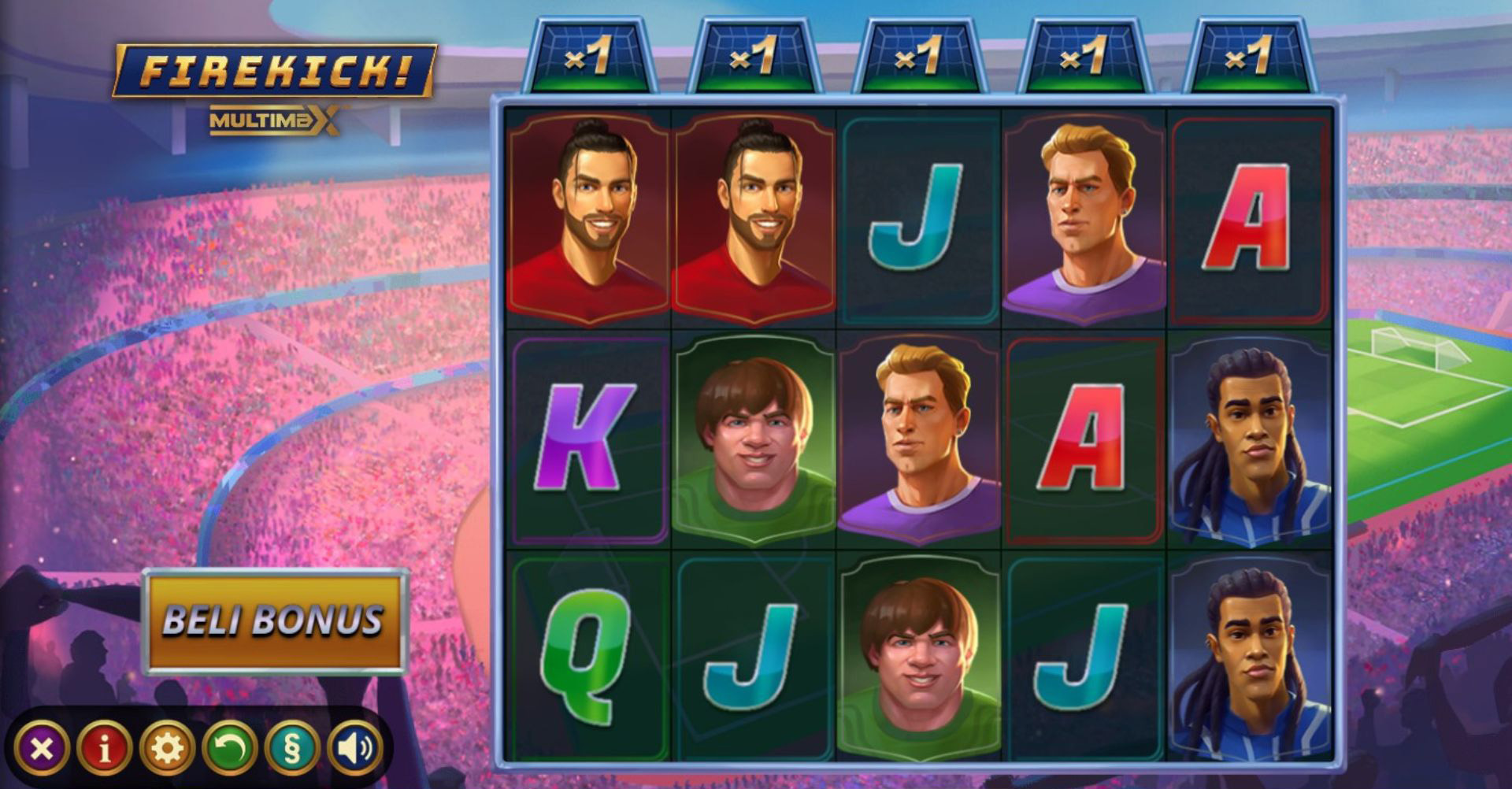Click the BELI BONUS button
Screen dimensions: 1512x789
(274, 620)
